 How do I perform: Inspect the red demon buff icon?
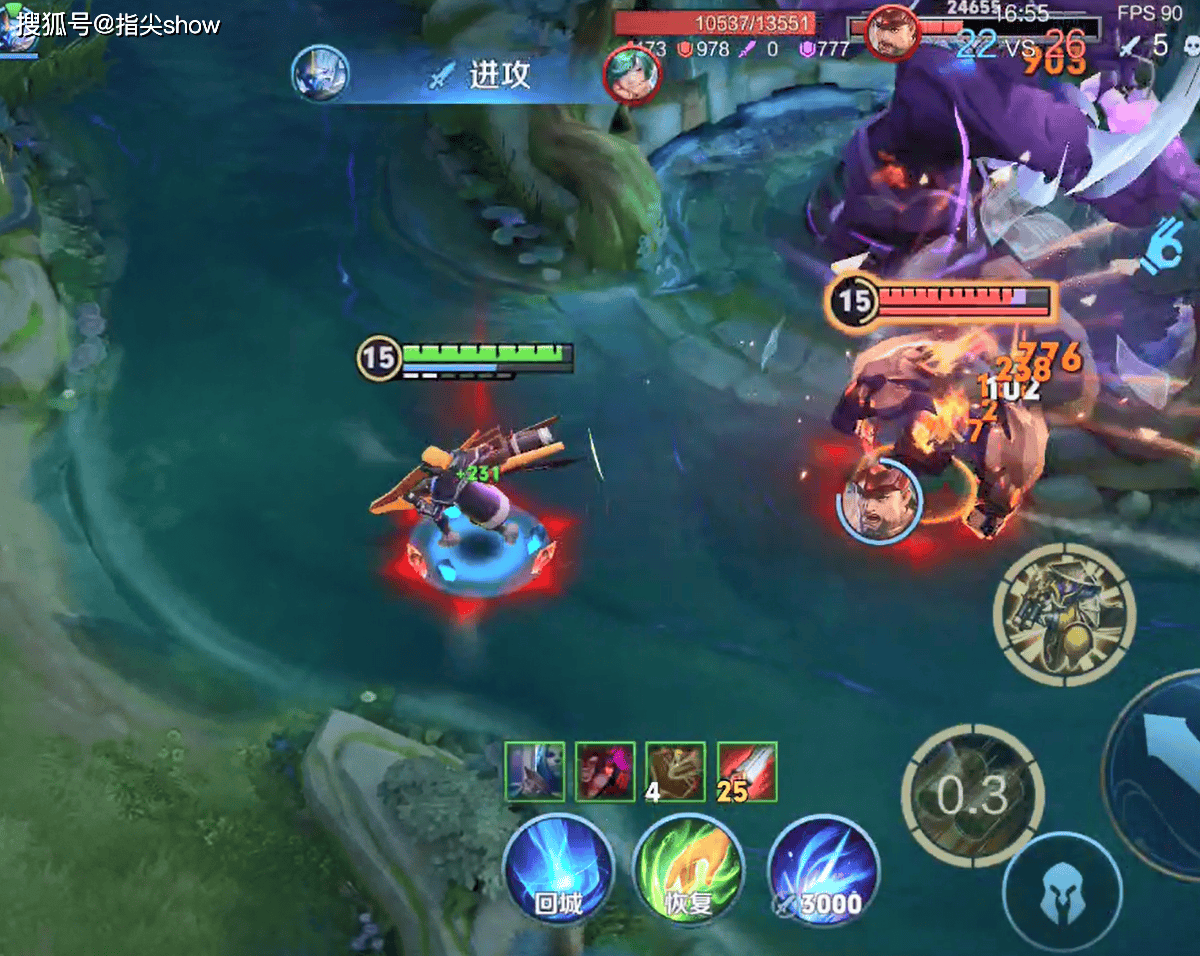tap(605, 772)
